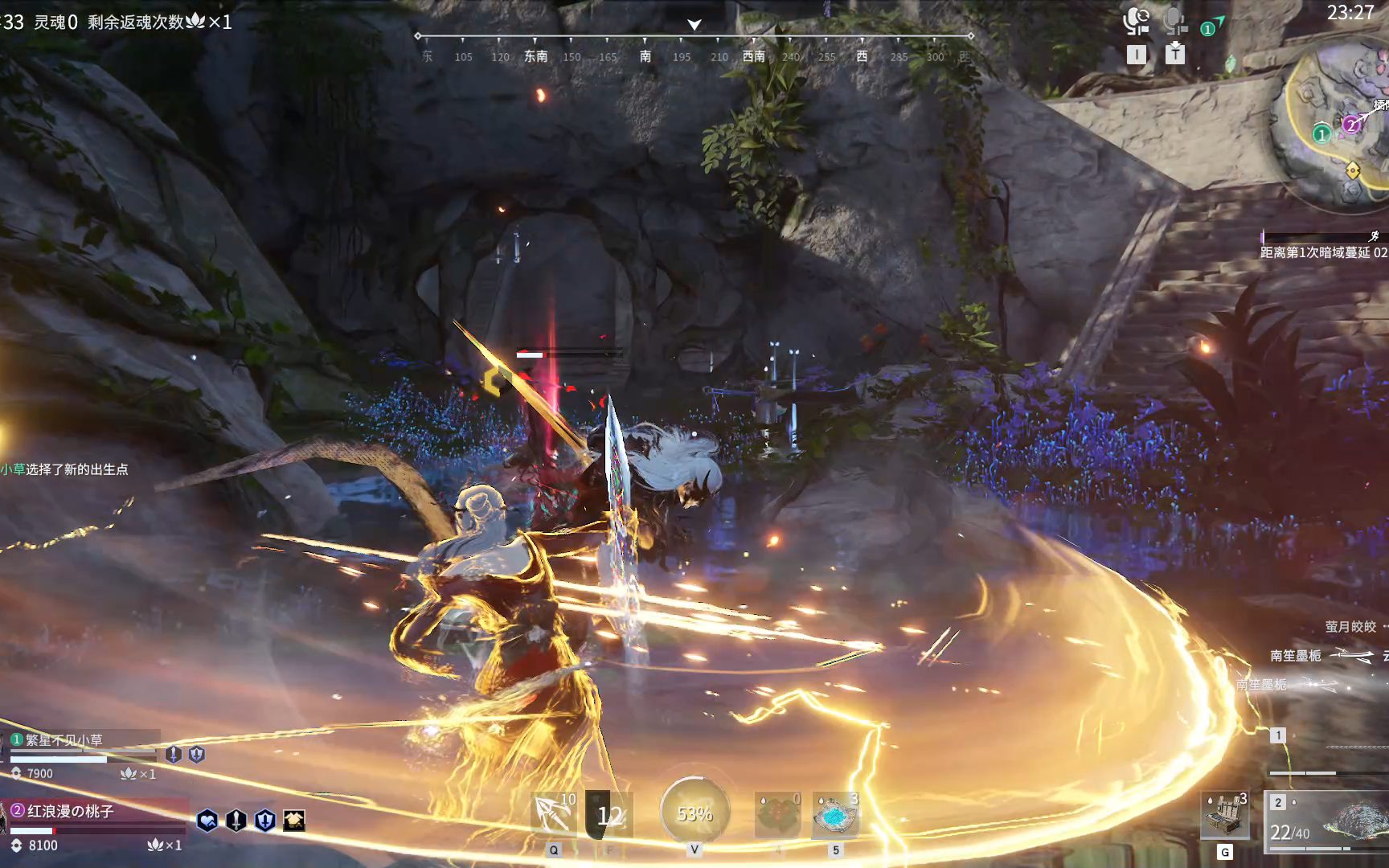Click the purple player 2 marker on minimap
The image size is (1389, 868).
1352,124
